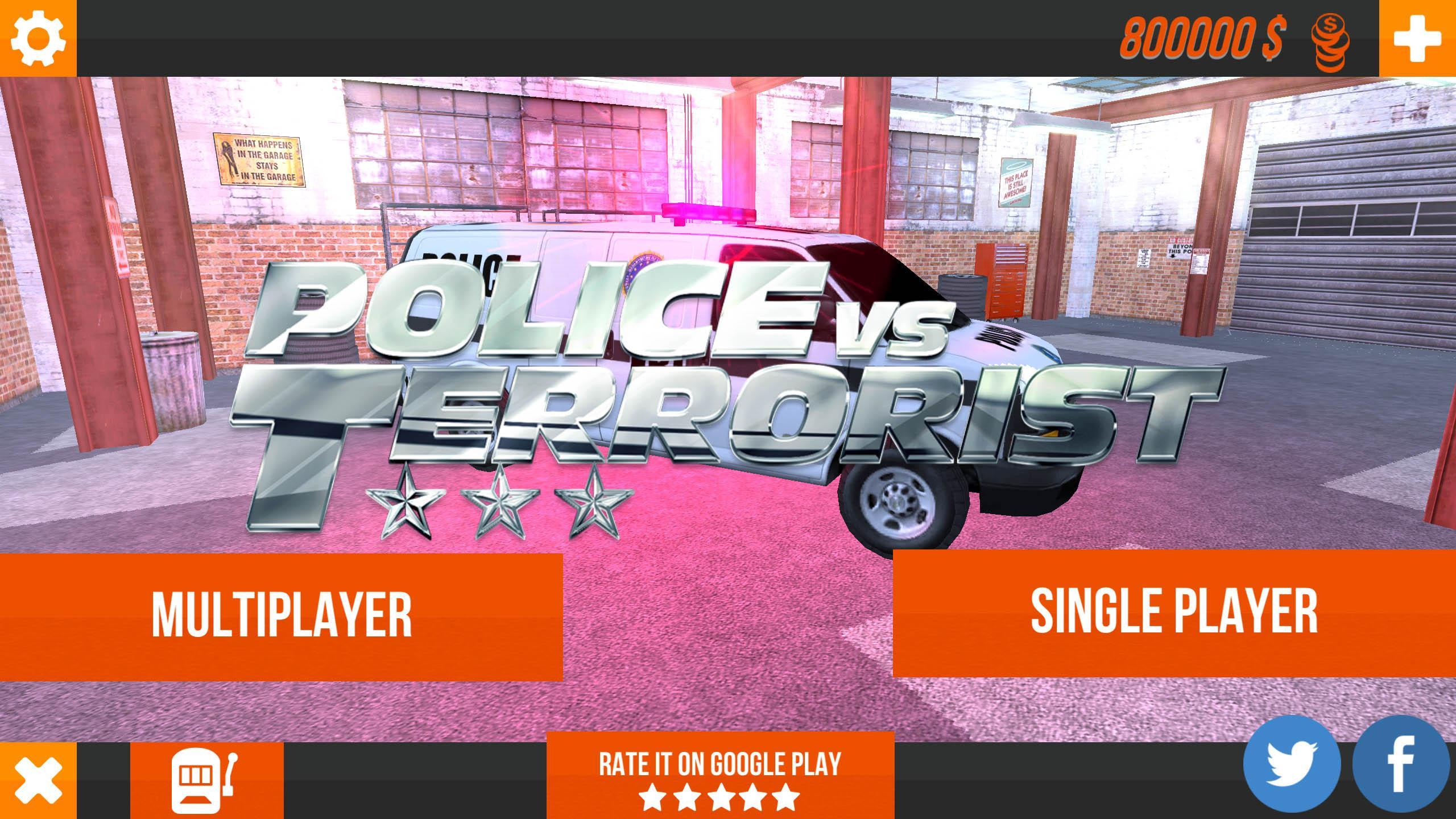Exit the game with the X button
Screen dimensions: 1456x819
click(x=38, y=780)
